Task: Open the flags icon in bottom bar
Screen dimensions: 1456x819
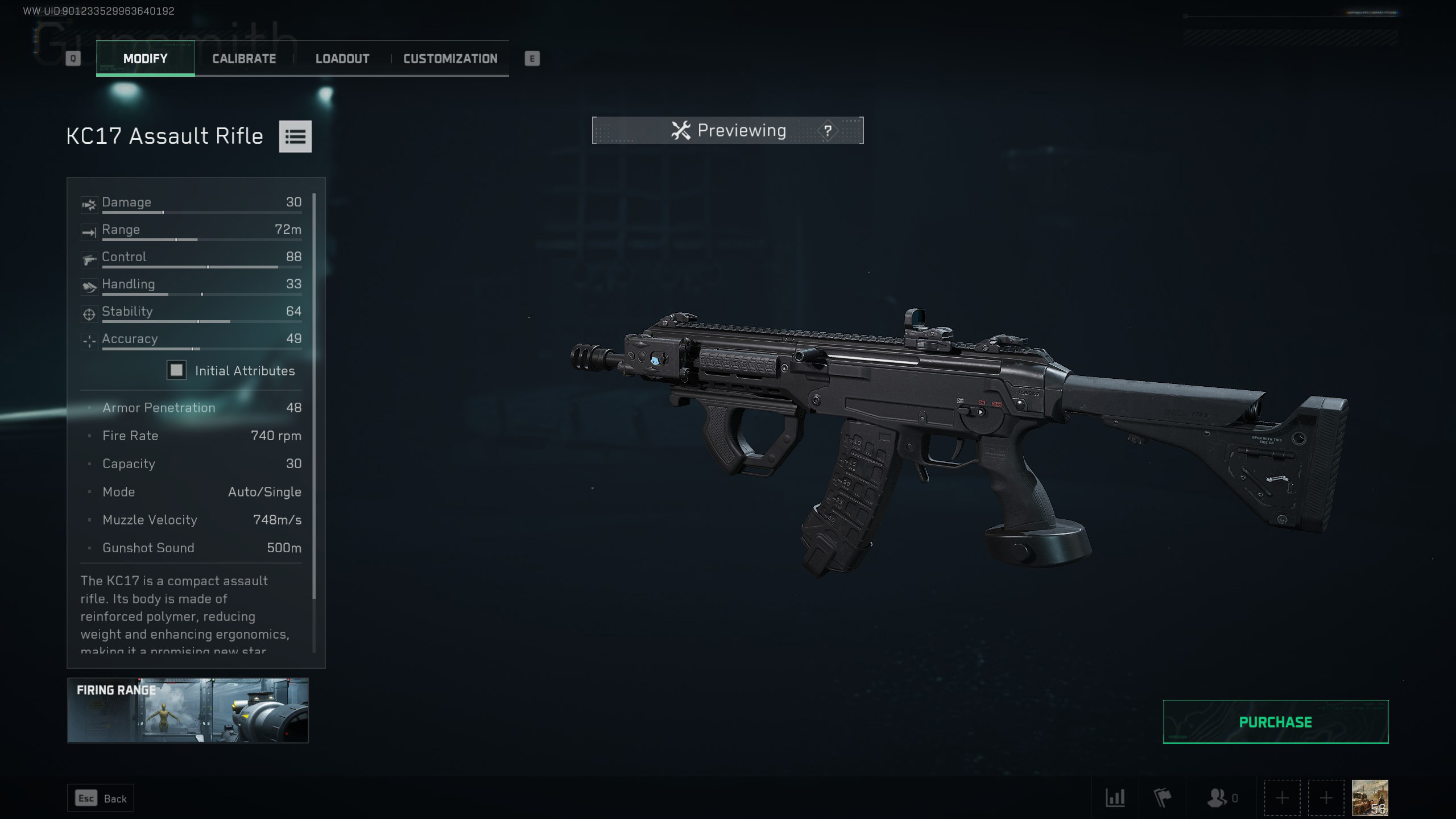Action: (x=1163, y=798)
